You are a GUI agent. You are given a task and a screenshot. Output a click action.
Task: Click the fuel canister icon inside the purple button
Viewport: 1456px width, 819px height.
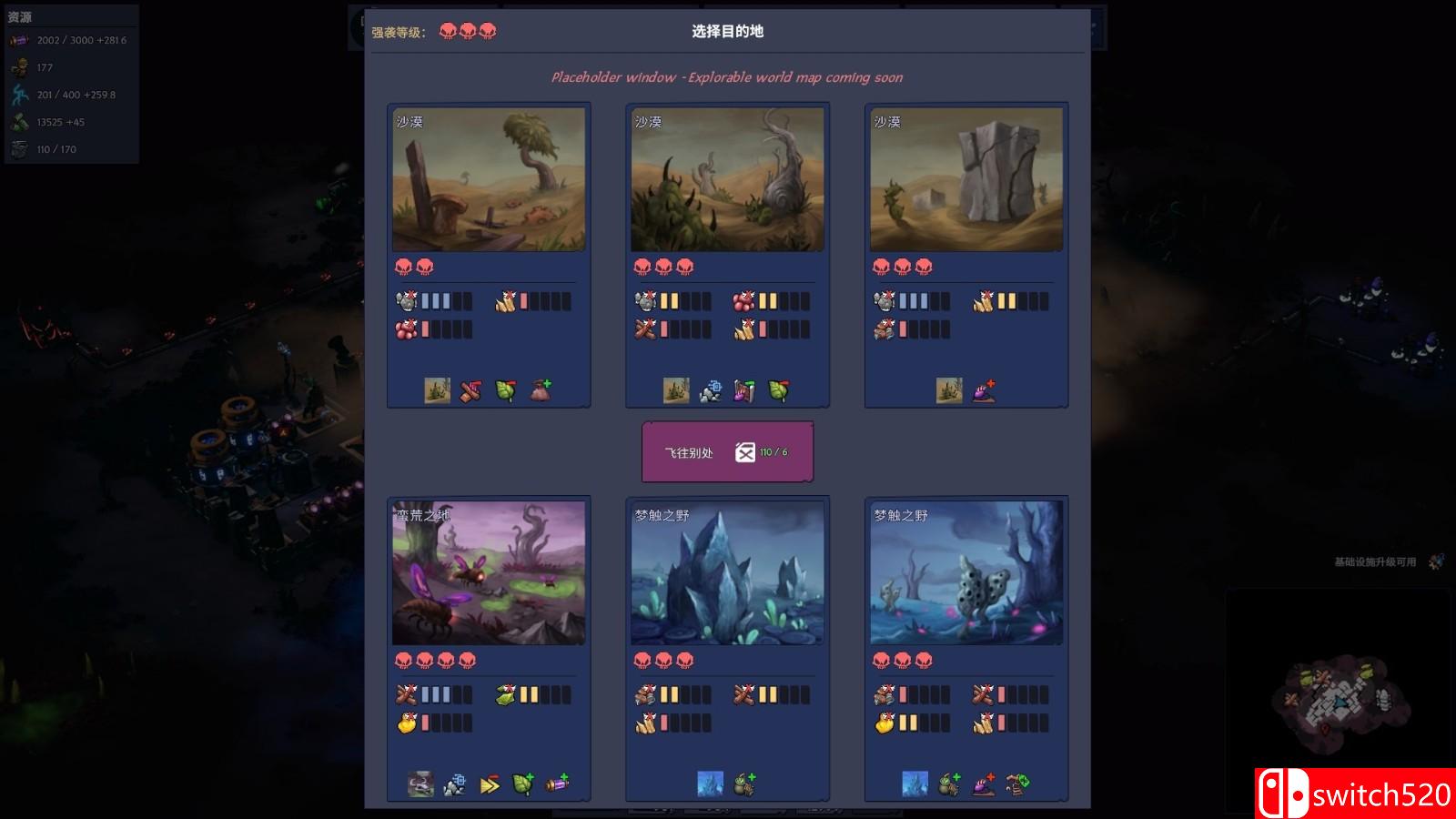[746, 450]
